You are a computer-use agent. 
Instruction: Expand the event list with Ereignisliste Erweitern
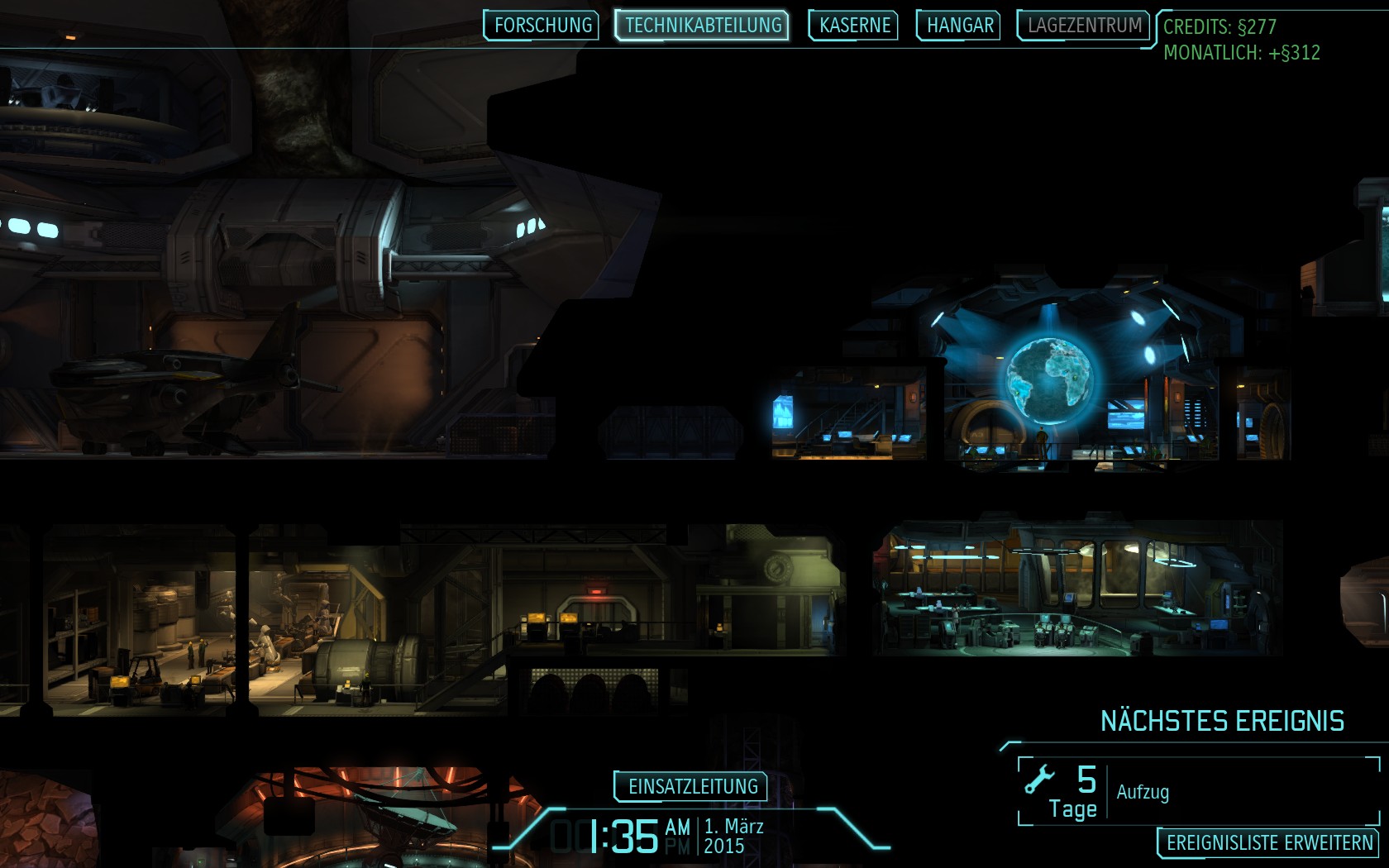[1268, 843]
